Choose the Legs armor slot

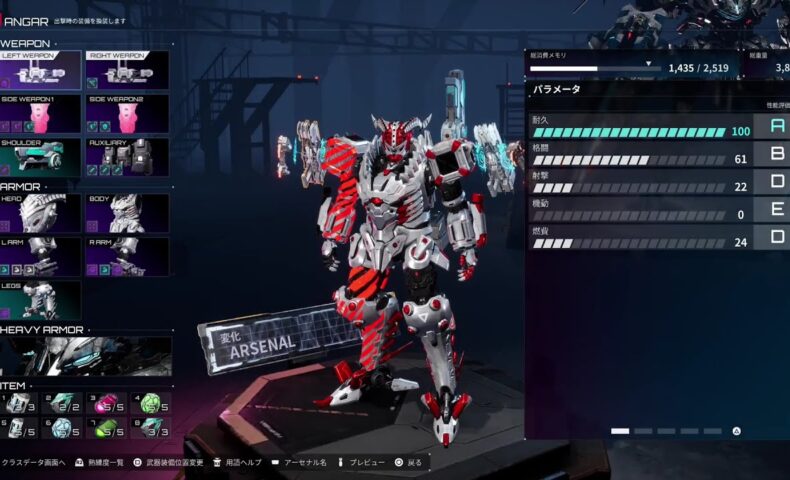(x=41, y=300)
